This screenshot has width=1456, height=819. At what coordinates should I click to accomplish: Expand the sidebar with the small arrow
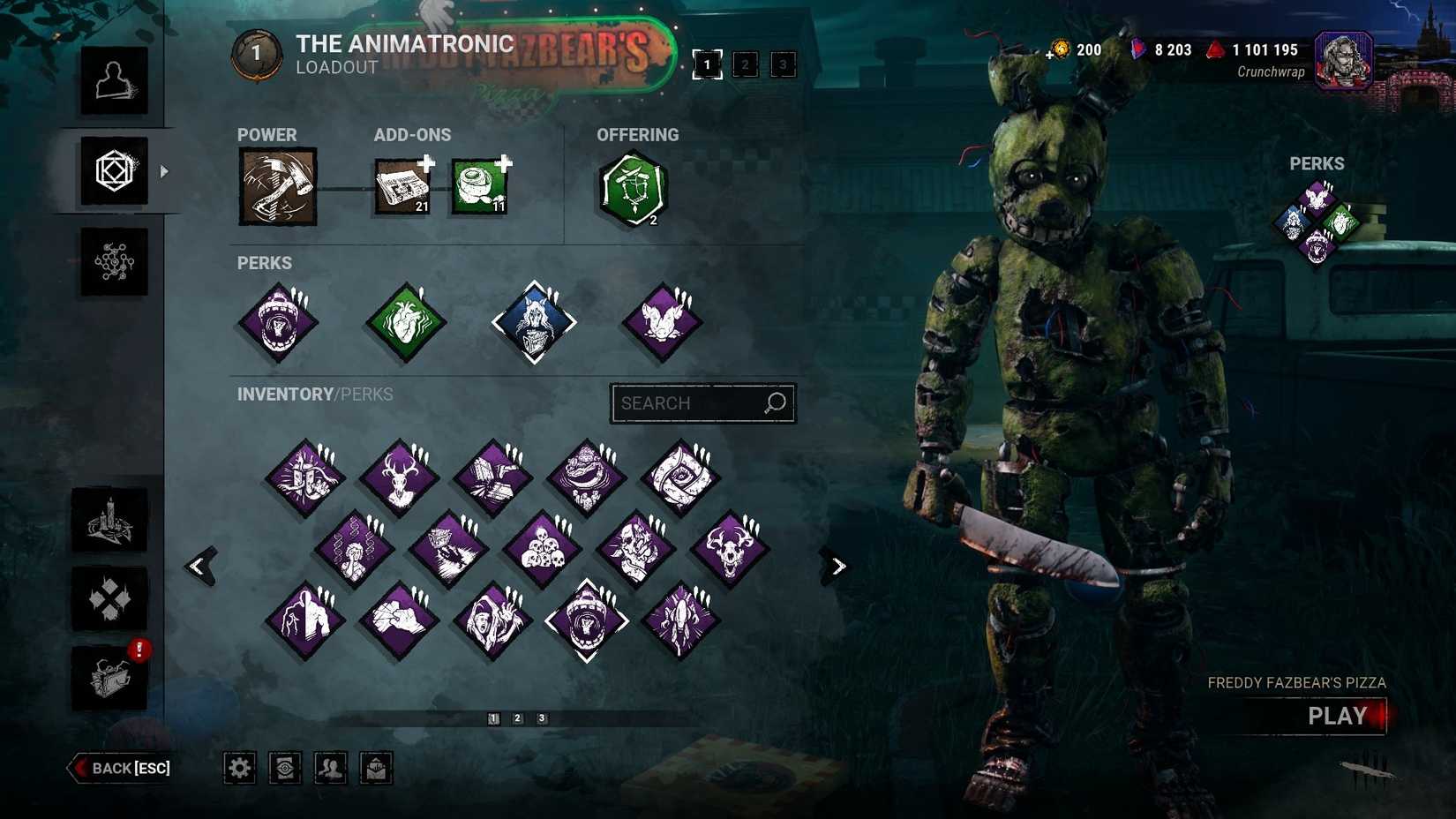pos(164,173)
